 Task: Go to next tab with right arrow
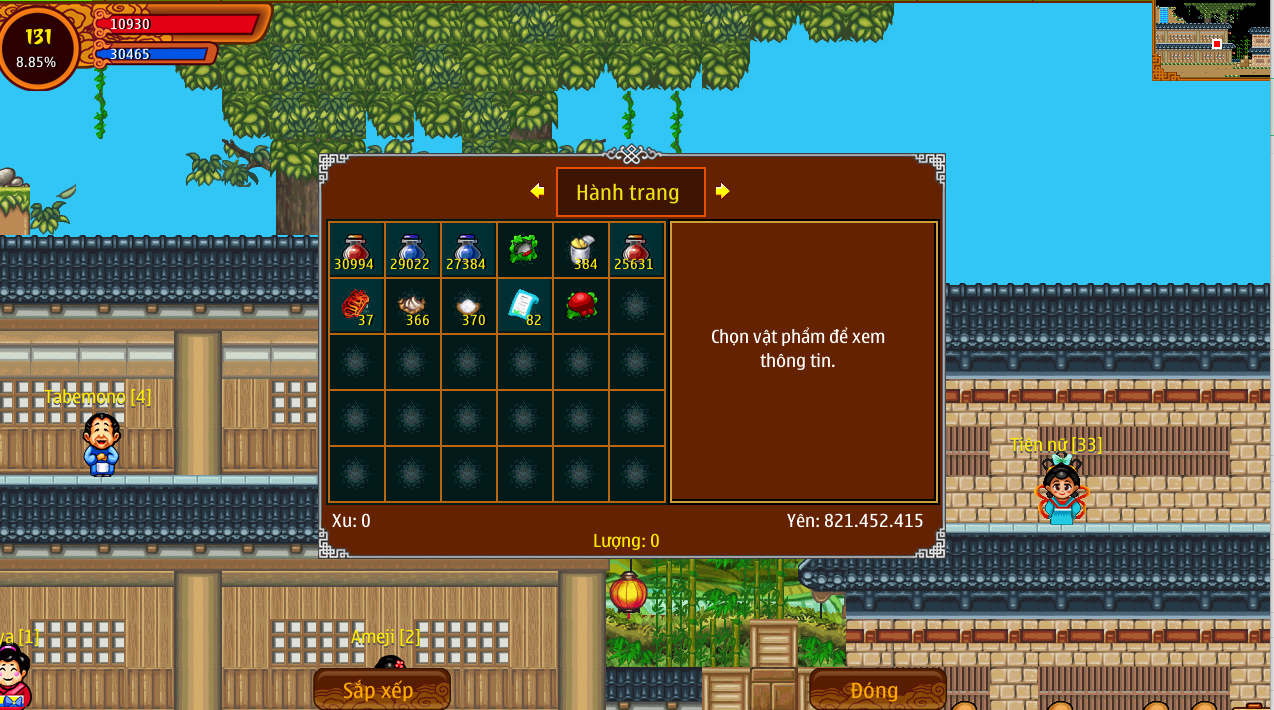click(x=722, y=191)
